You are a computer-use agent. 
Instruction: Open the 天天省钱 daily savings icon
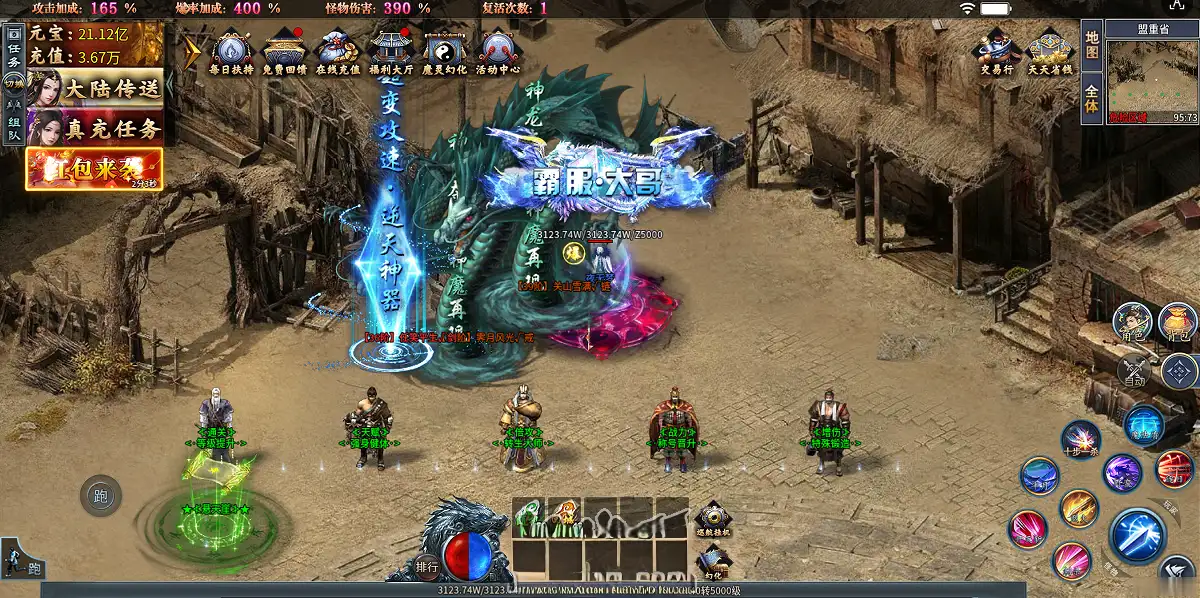pyautogui.click(x=1050, y=51)
